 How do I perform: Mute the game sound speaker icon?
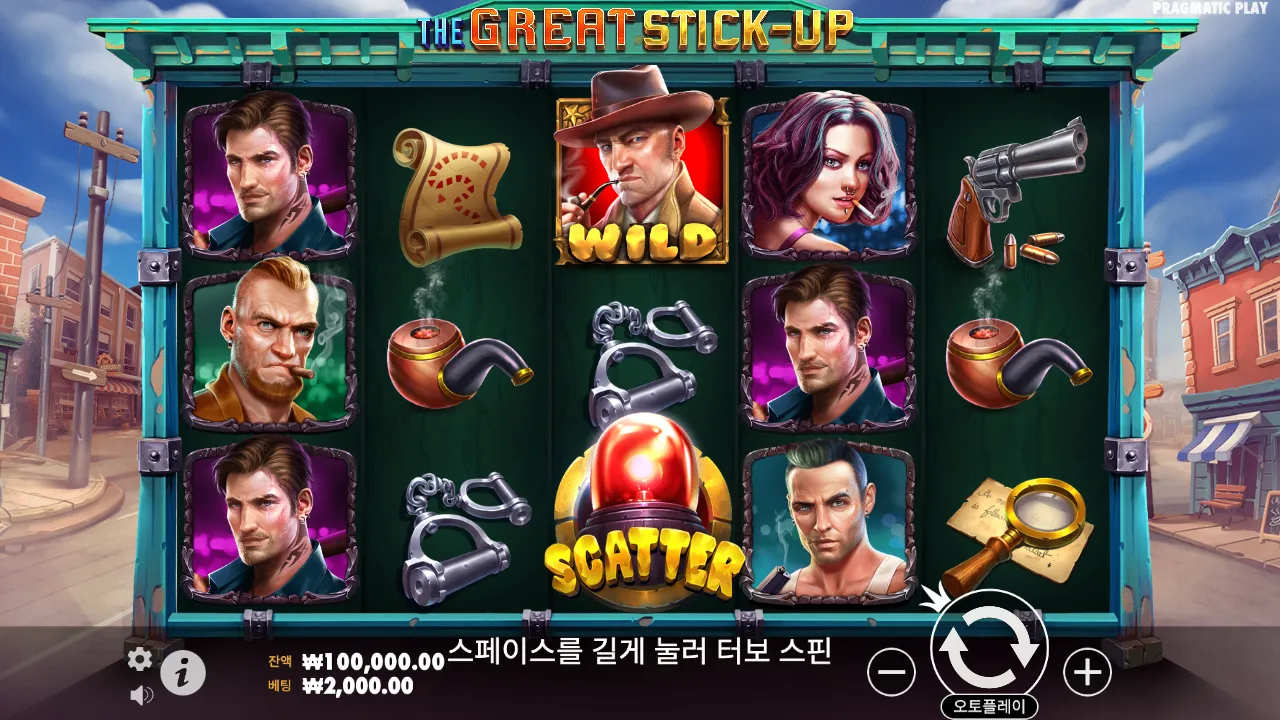click(140, 695)
